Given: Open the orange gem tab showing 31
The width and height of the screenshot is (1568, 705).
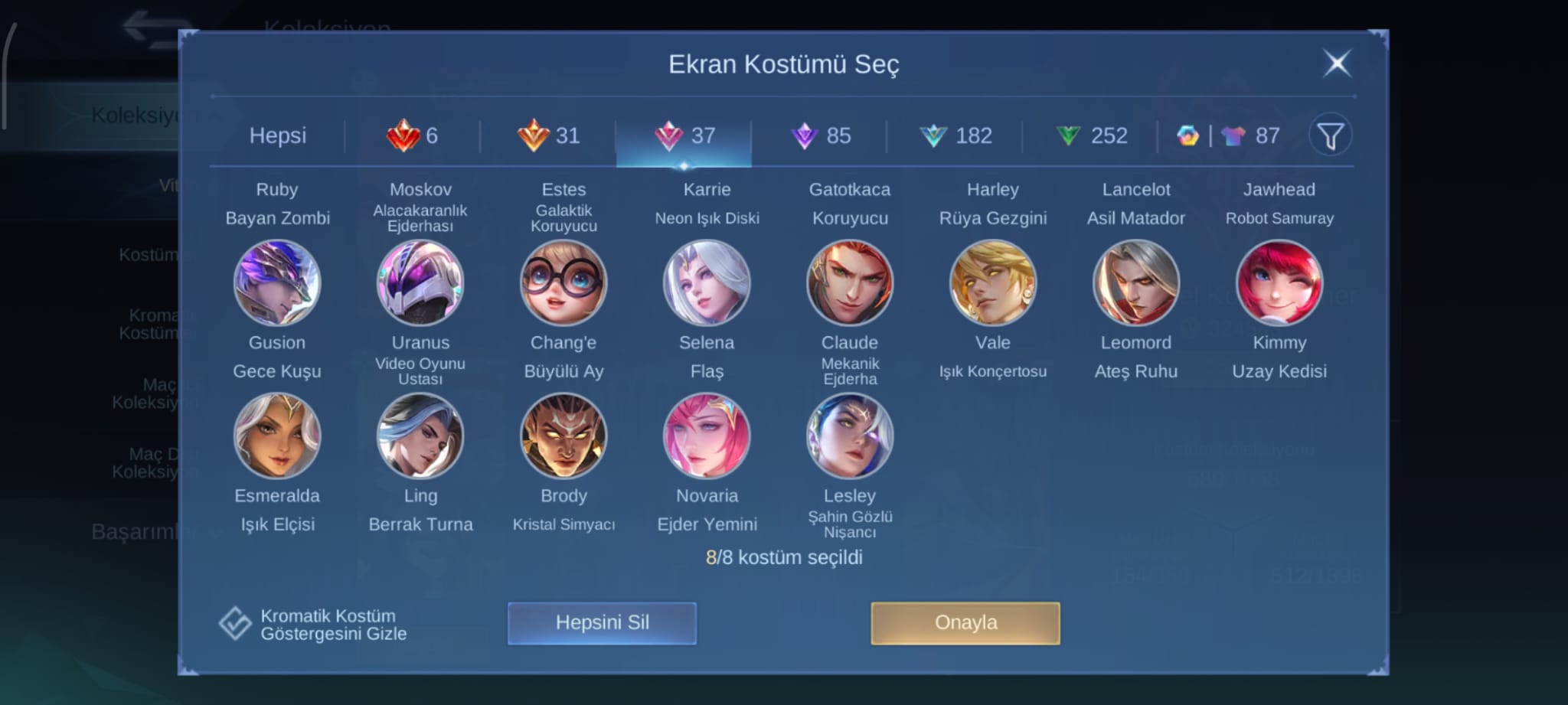Looking at the screenshot, I should [548, 135].
